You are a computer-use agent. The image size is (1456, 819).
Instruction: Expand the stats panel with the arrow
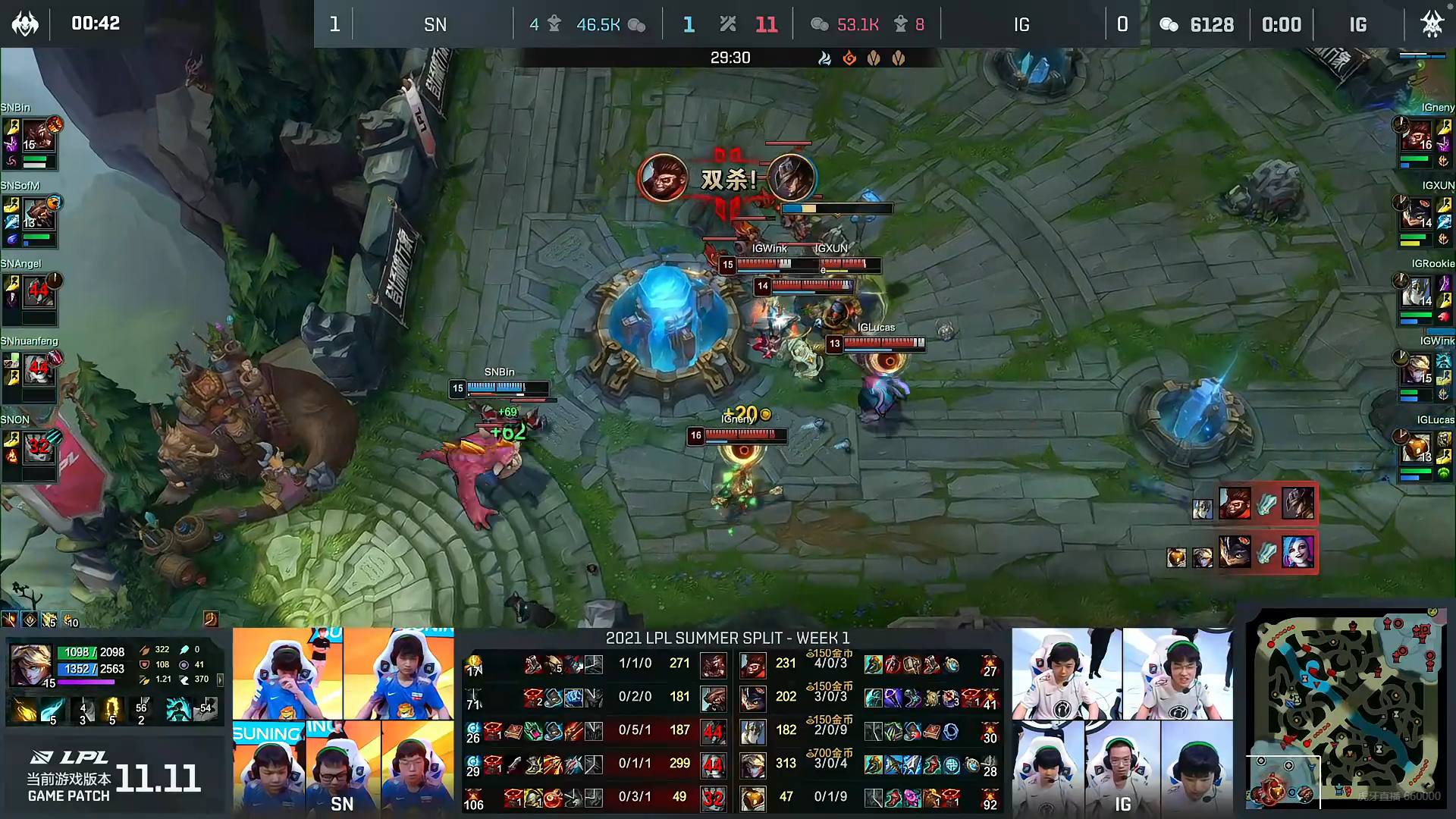tap(220, 679)
